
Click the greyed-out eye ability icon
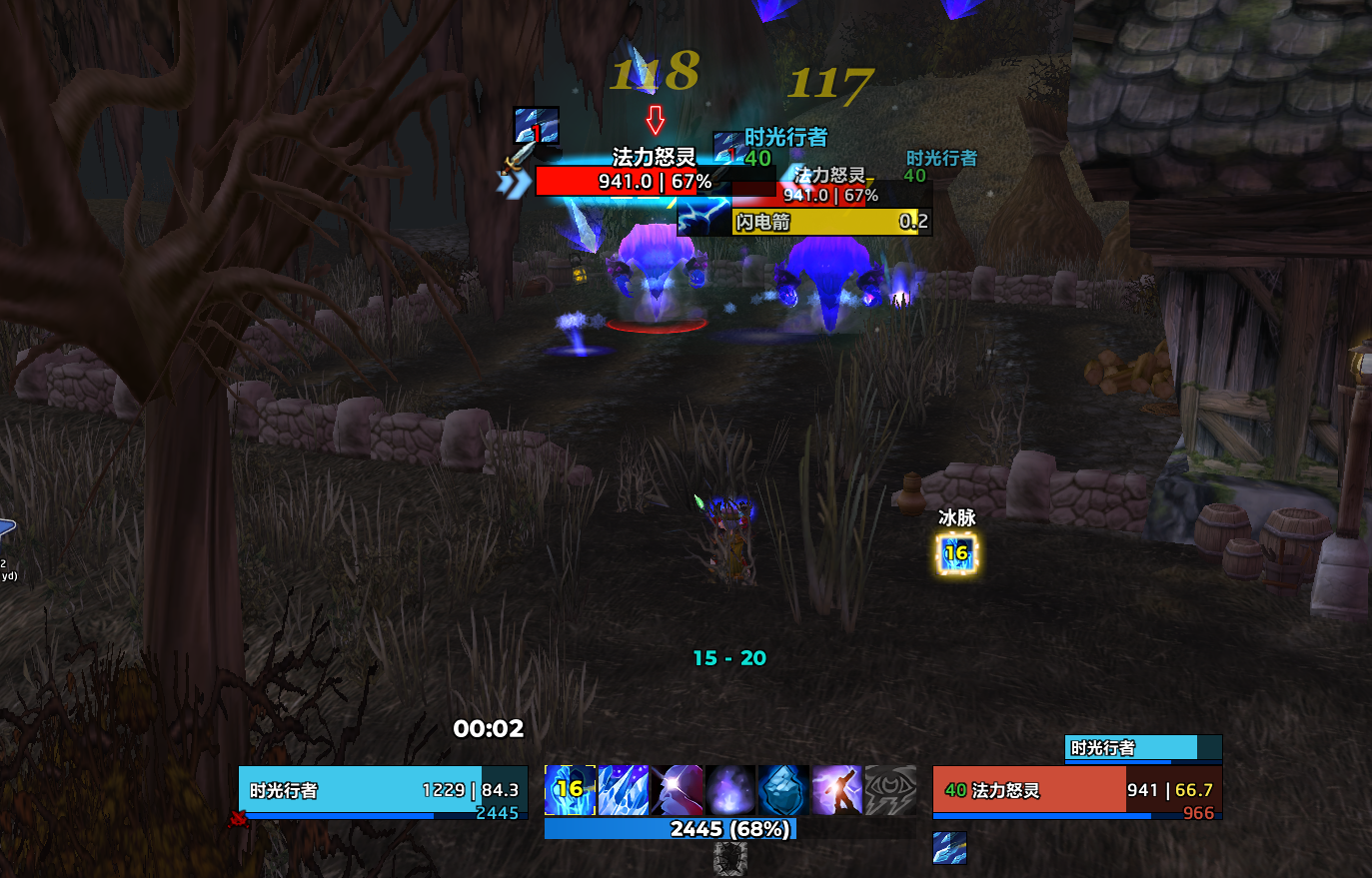click(890, 790)
